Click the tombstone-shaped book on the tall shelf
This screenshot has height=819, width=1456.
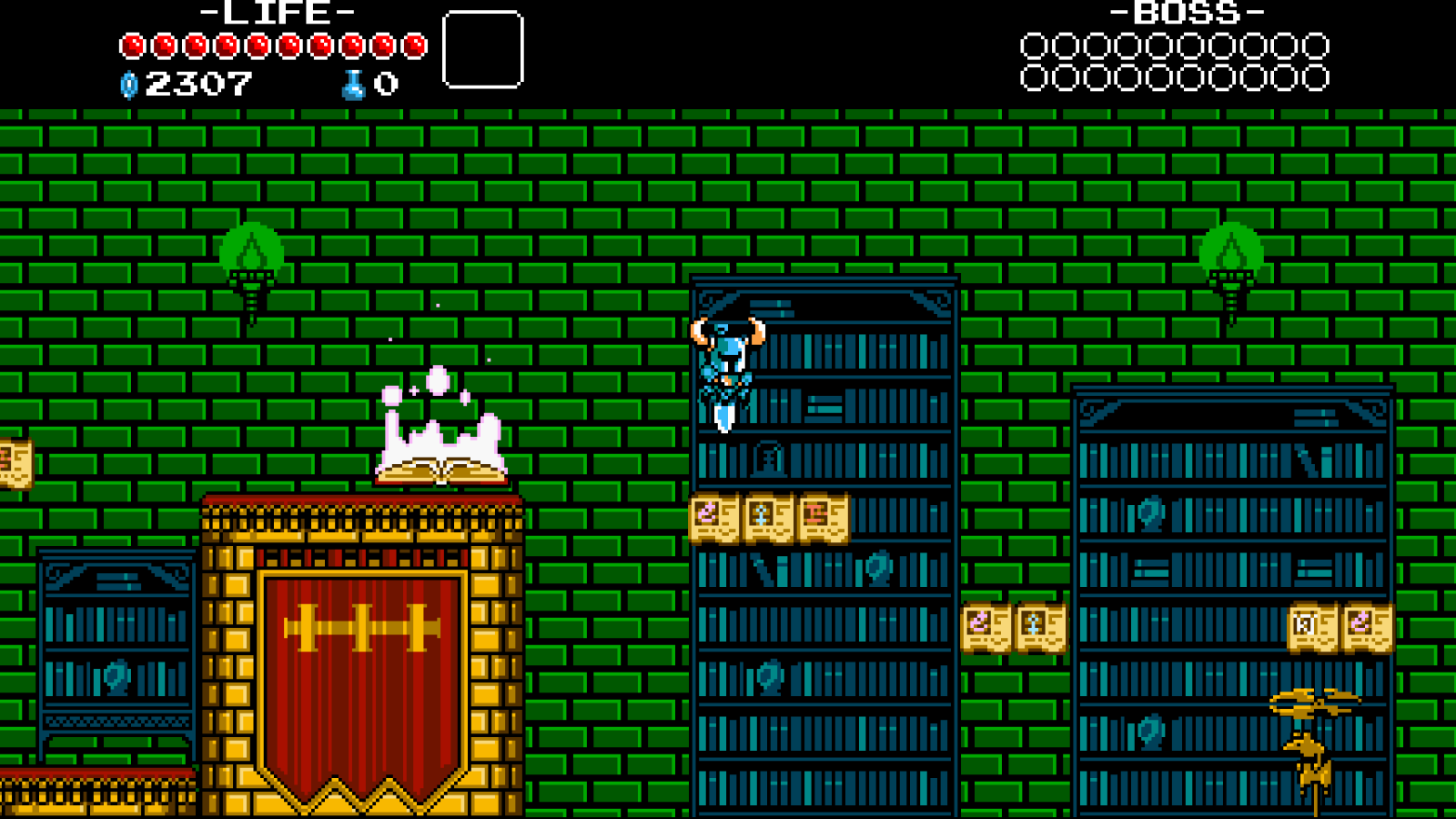pyautogui.click(x=767, y=460)
